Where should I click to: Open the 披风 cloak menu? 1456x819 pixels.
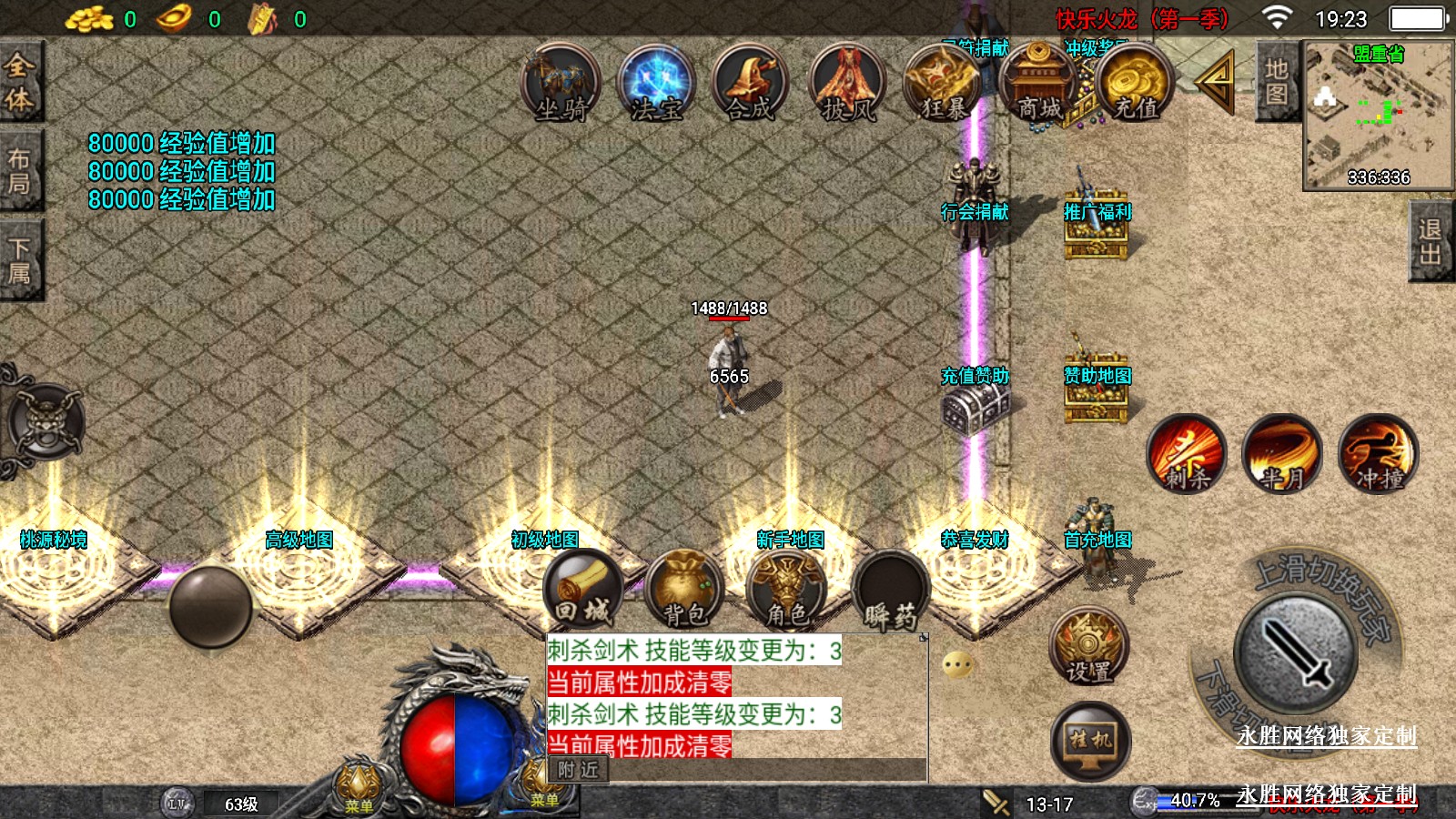(x=847, y=84)
